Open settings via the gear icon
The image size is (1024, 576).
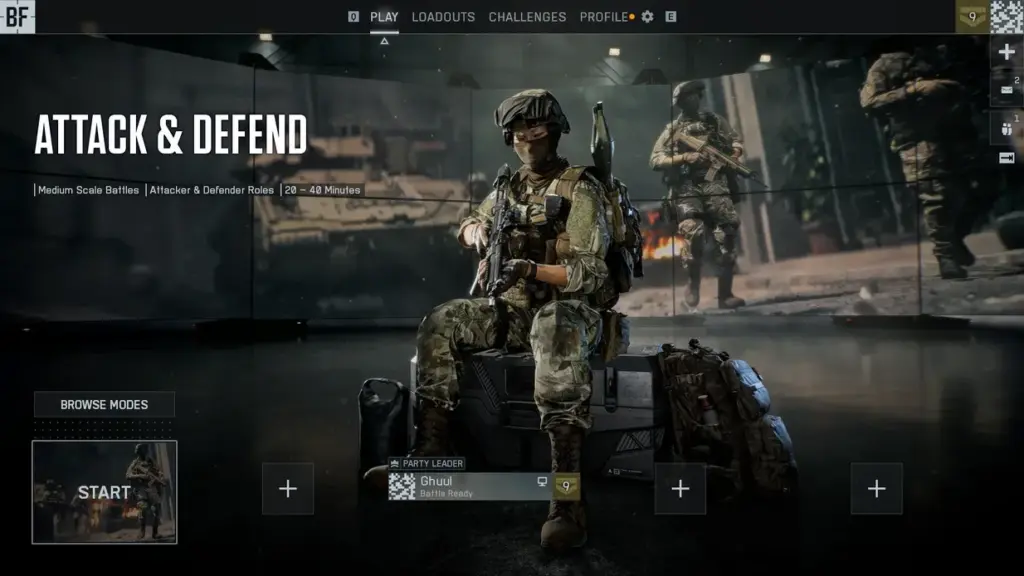pos(648,17)
